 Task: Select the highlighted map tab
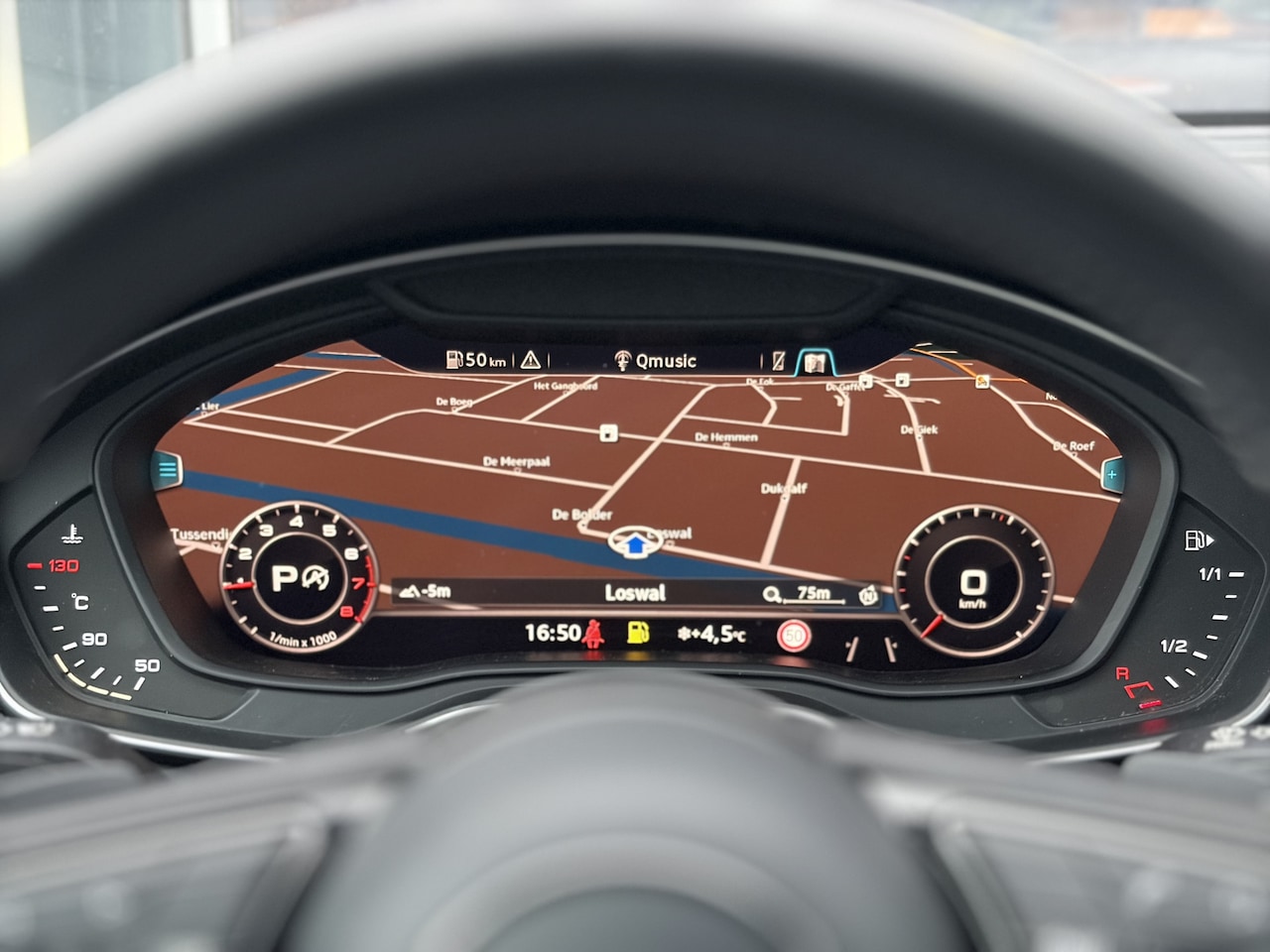click(x=815, y=362)
